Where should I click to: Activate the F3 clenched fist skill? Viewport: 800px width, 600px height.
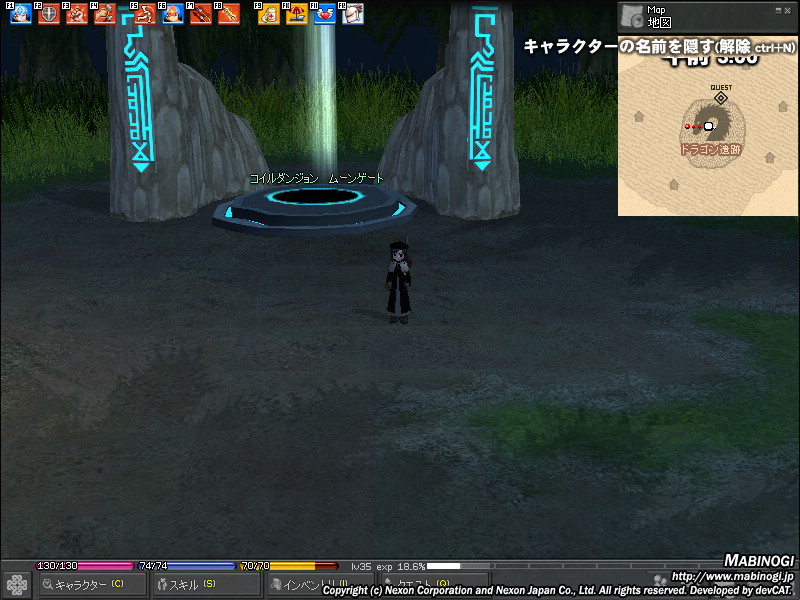(77, 14)
